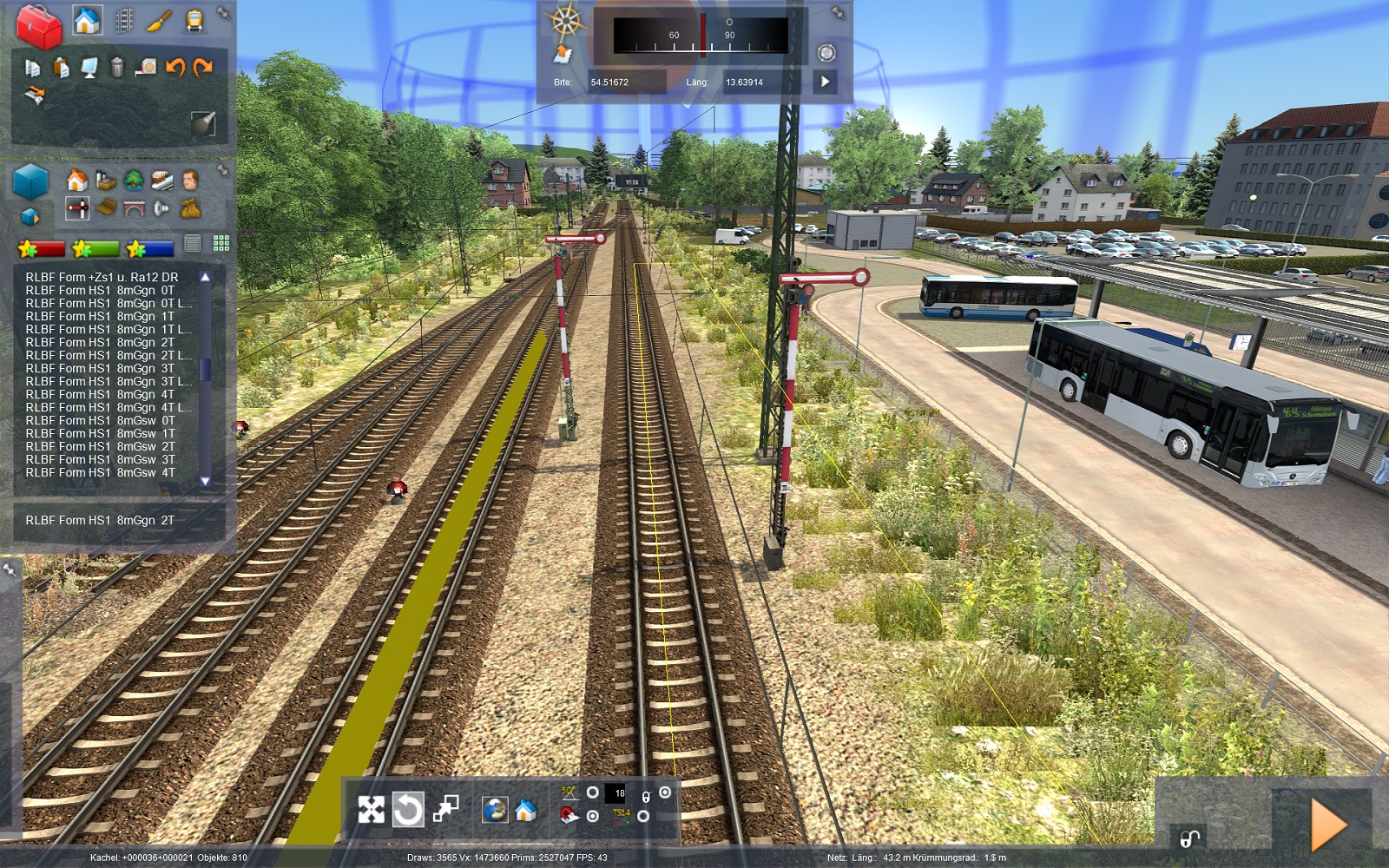Screen dimensions: 1389x868
Task: Pick the bridge arch category icon
Action: tap(134, 208)
